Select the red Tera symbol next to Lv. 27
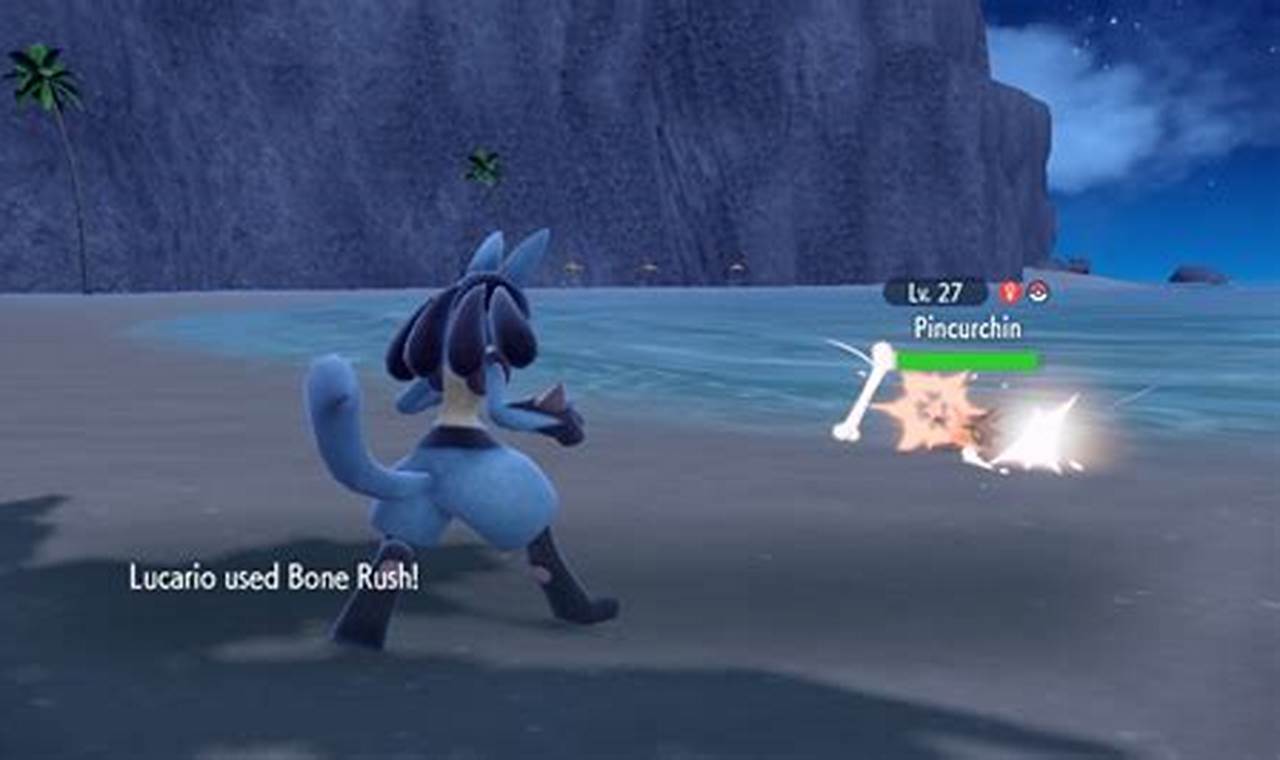 tap(1010, 291)
